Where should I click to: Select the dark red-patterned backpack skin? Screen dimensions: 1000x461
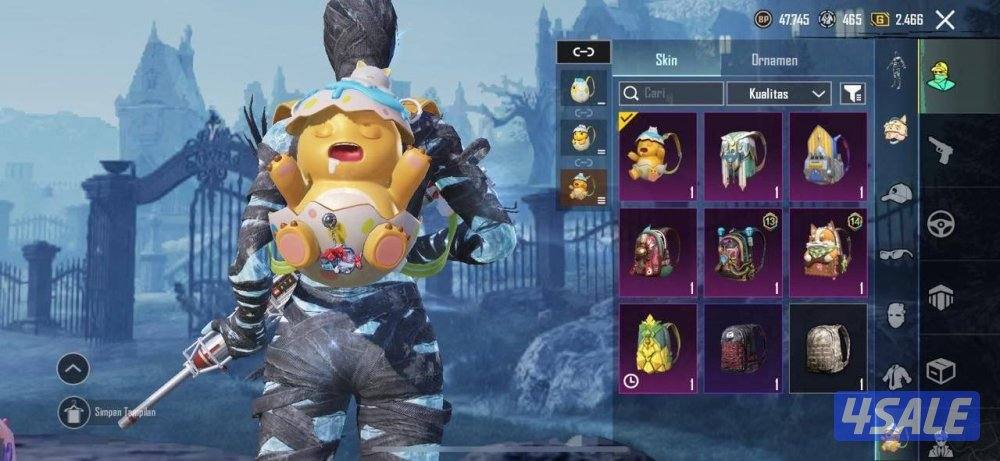point(743,346)
